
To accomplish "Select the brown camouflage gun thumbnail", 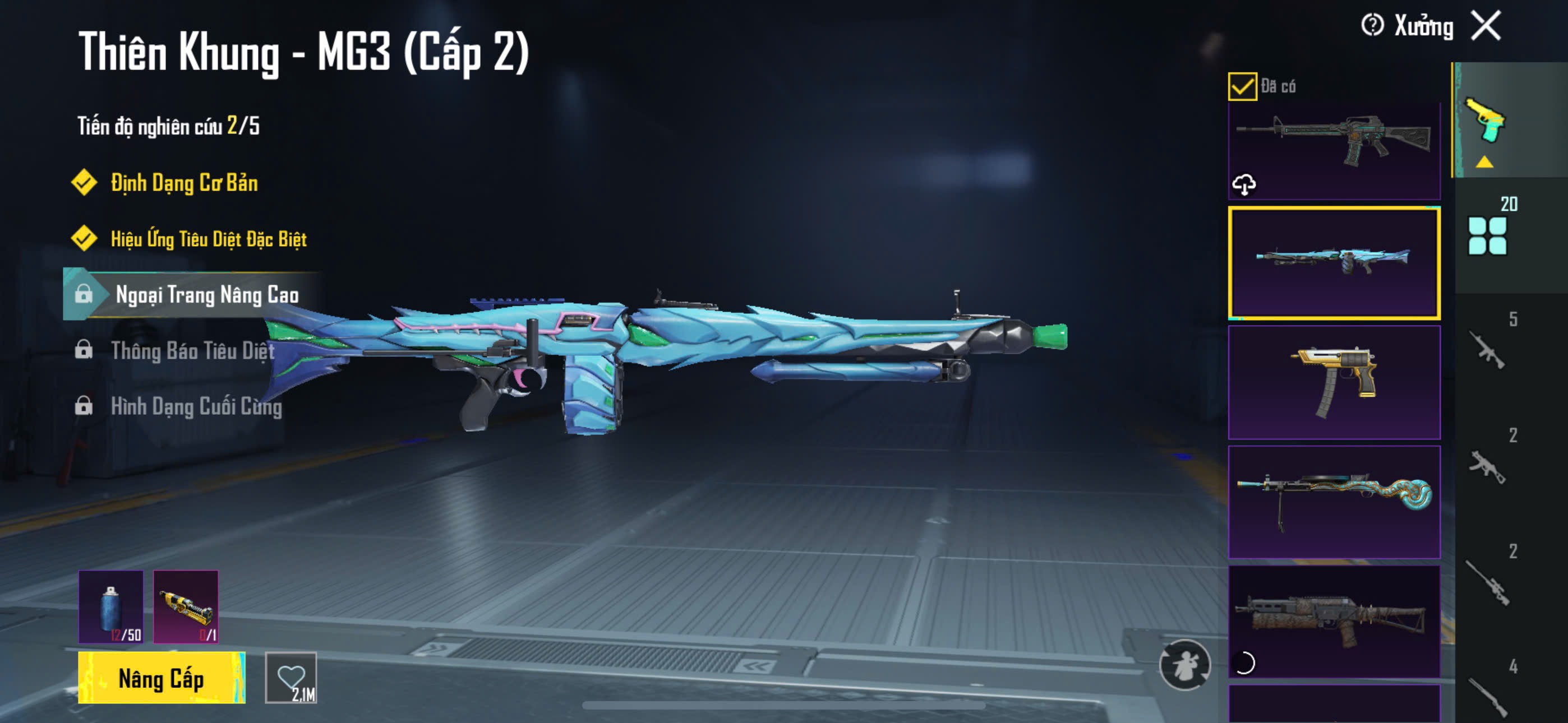I will [x=1334, y=621].
